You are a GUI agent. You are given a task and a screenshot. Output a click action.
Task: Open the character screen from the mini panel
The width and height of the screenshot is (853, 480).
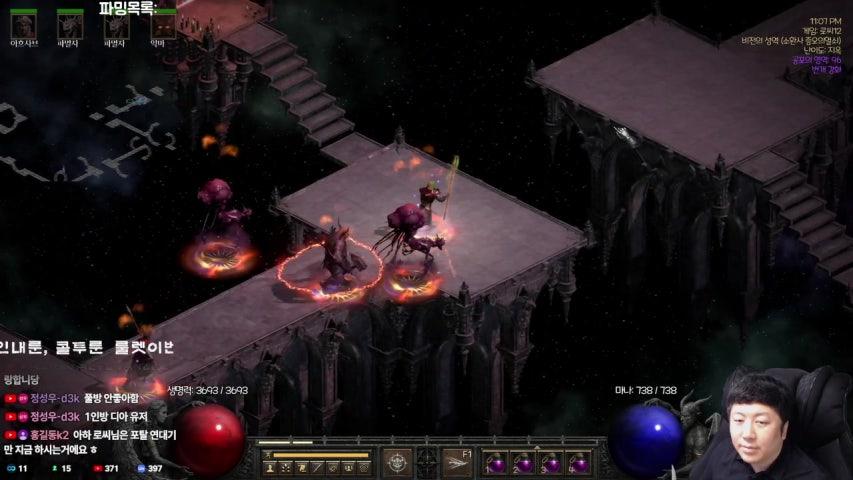pos(272,468)
